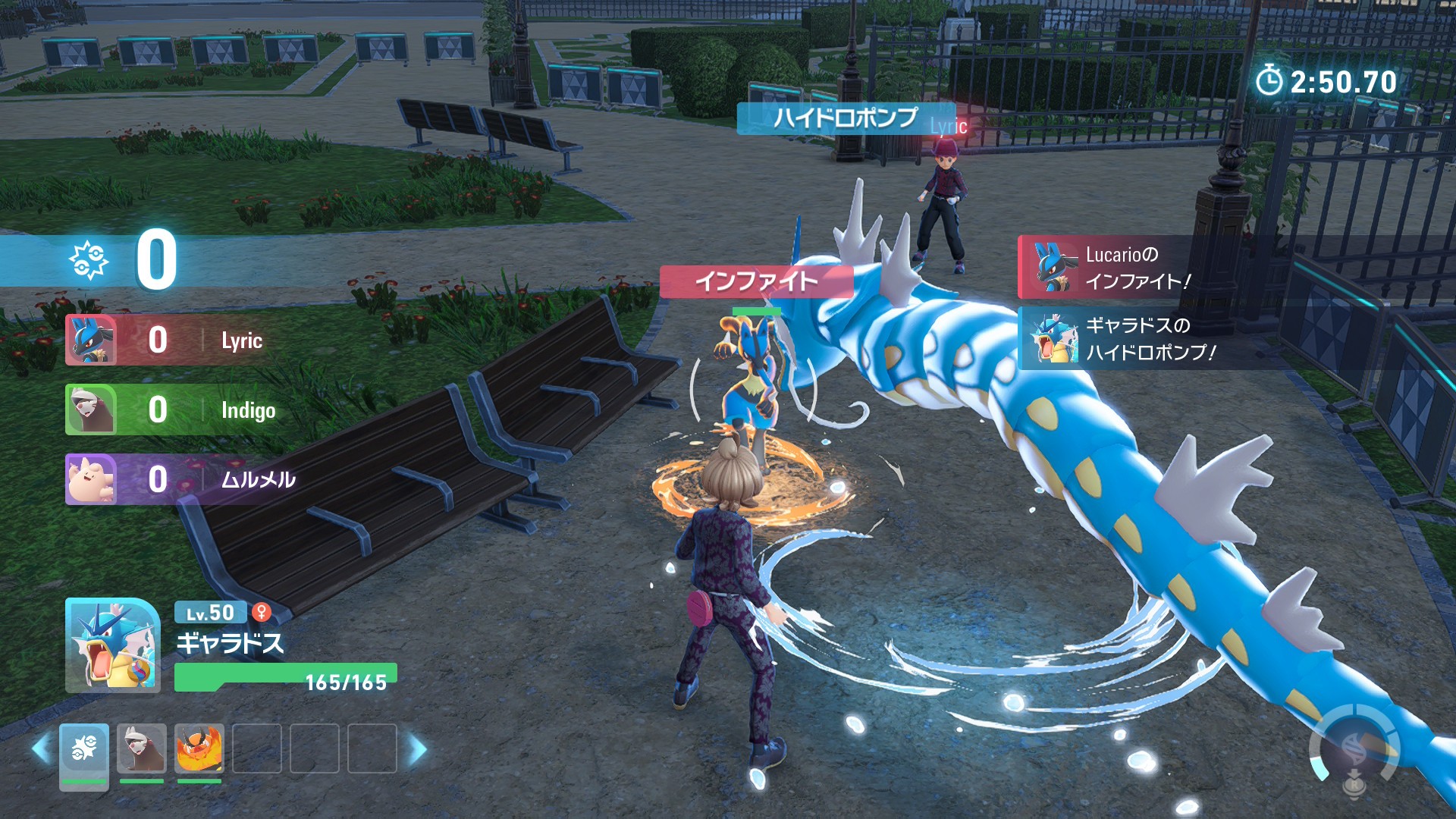Activate the Mega Evolution gauge icon
This screenshot has height=819, width=1456.
tap(1354, 751)
